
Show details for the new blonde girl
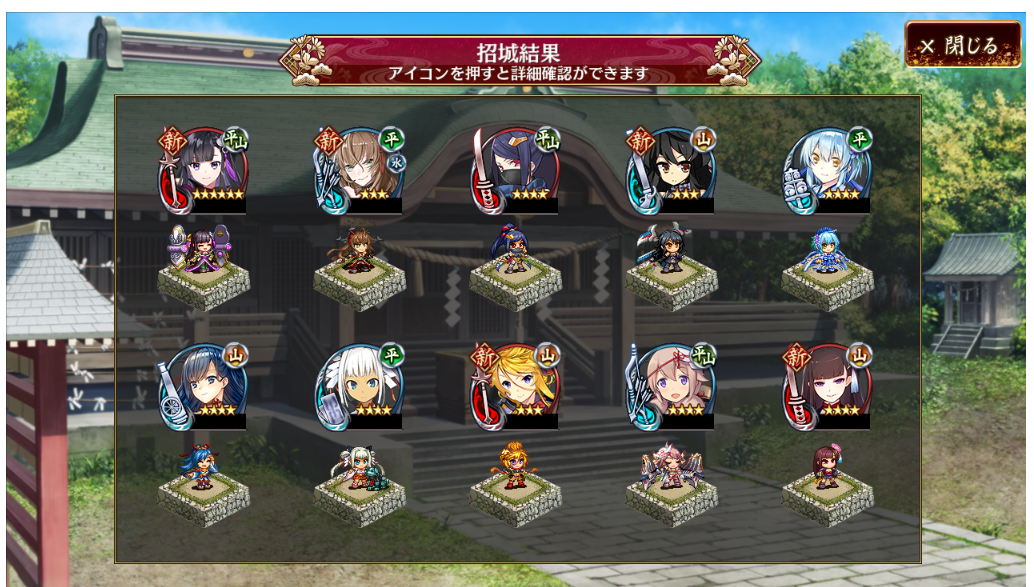[x=516, y=386]
